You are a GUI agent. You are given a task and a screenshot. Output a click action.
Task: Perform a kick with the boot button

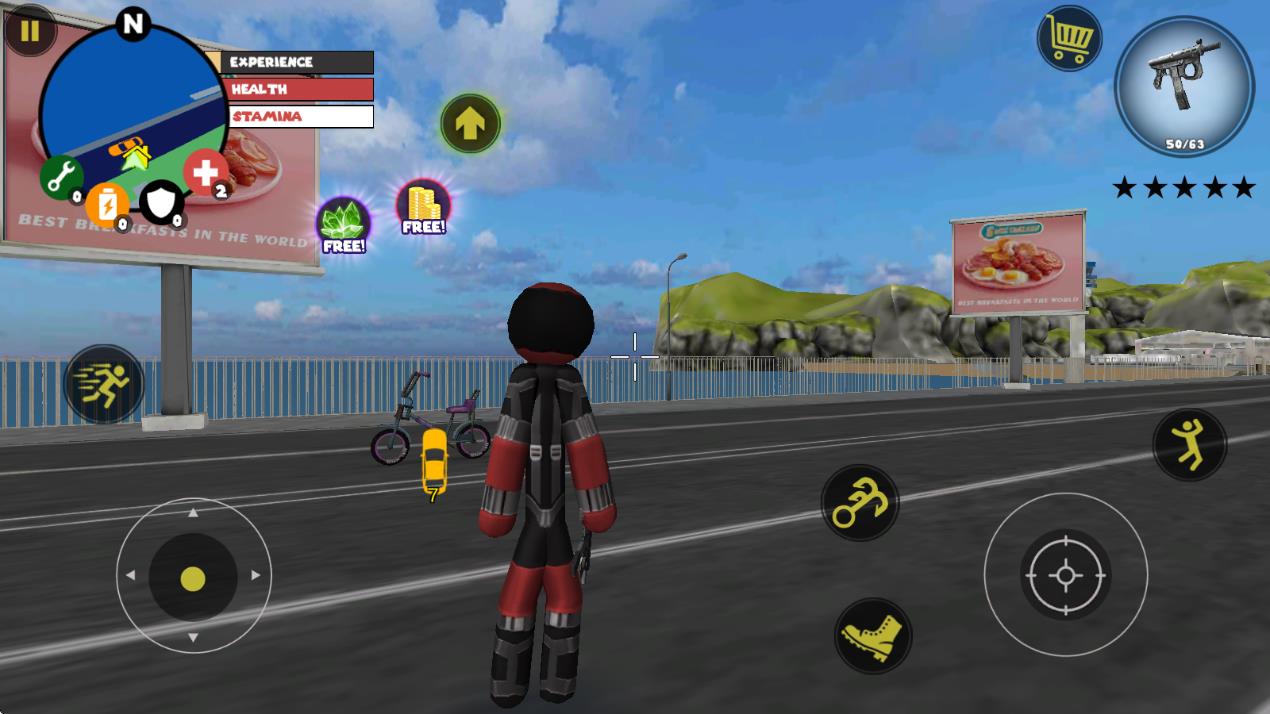pyautogui.click(x=872, y=636)
